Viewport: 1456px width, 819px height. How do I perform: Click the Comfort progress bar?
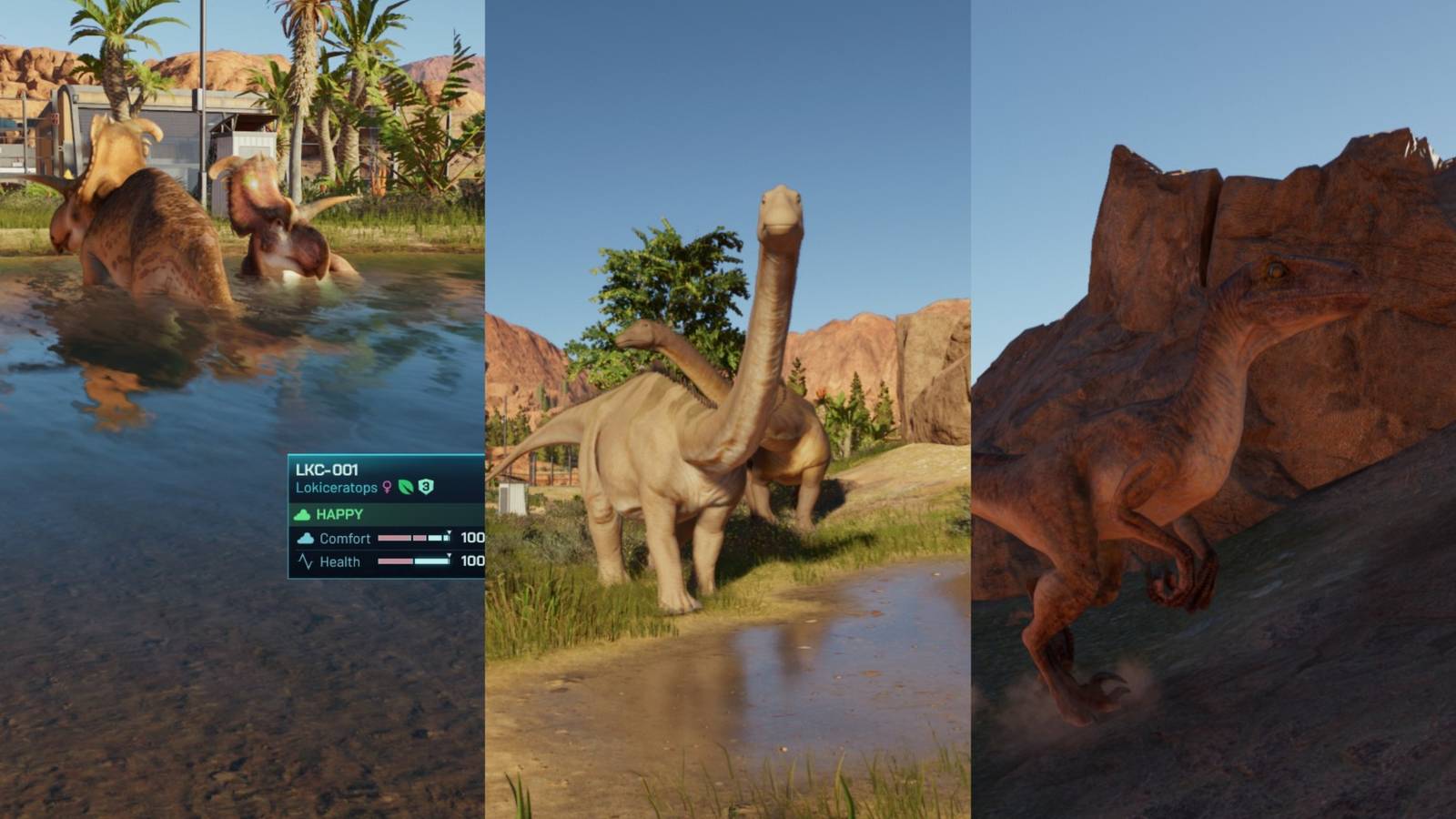pos(414,539)
